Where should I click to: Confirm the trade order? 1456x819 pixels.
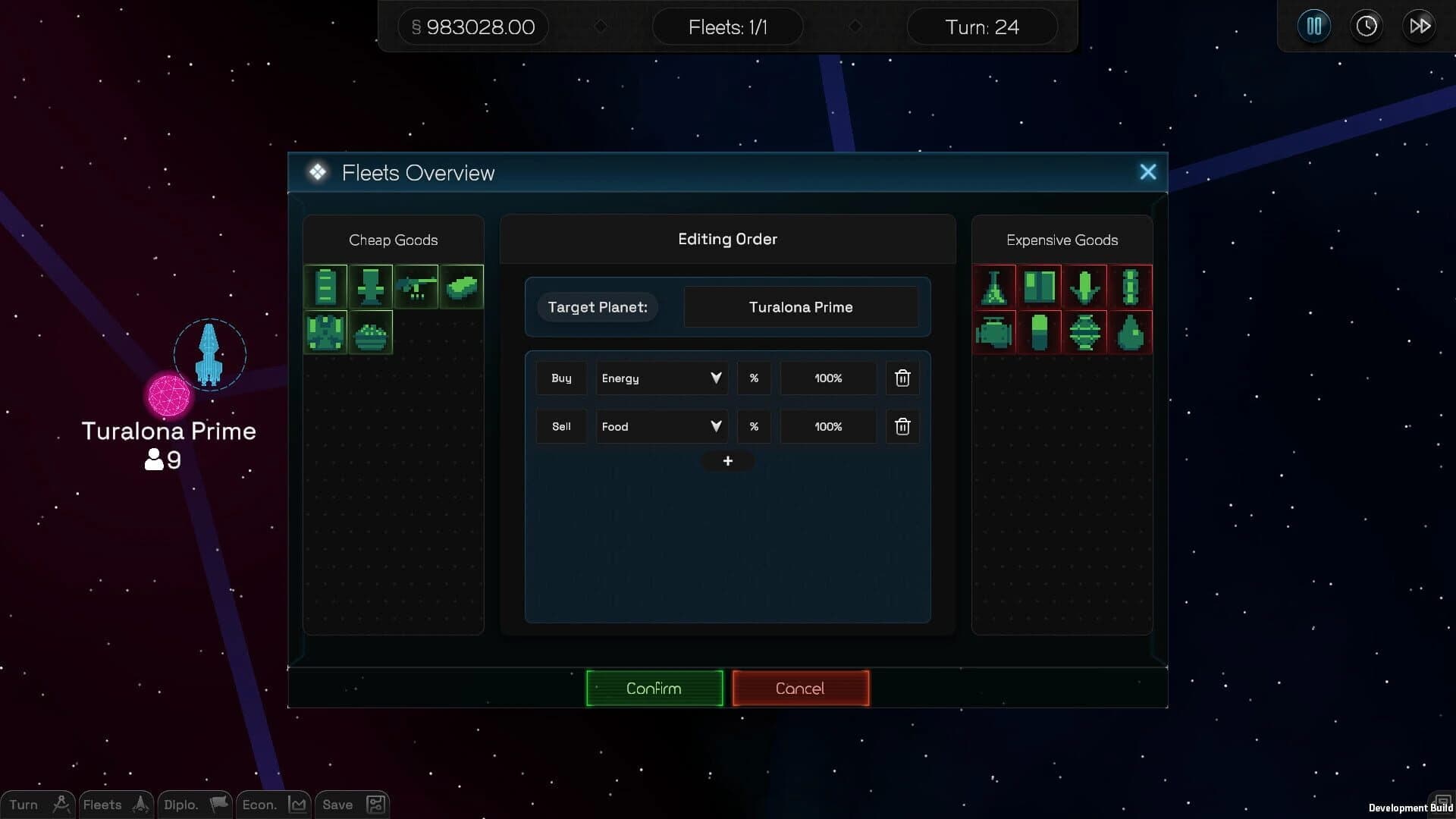[x=654, y=688]
